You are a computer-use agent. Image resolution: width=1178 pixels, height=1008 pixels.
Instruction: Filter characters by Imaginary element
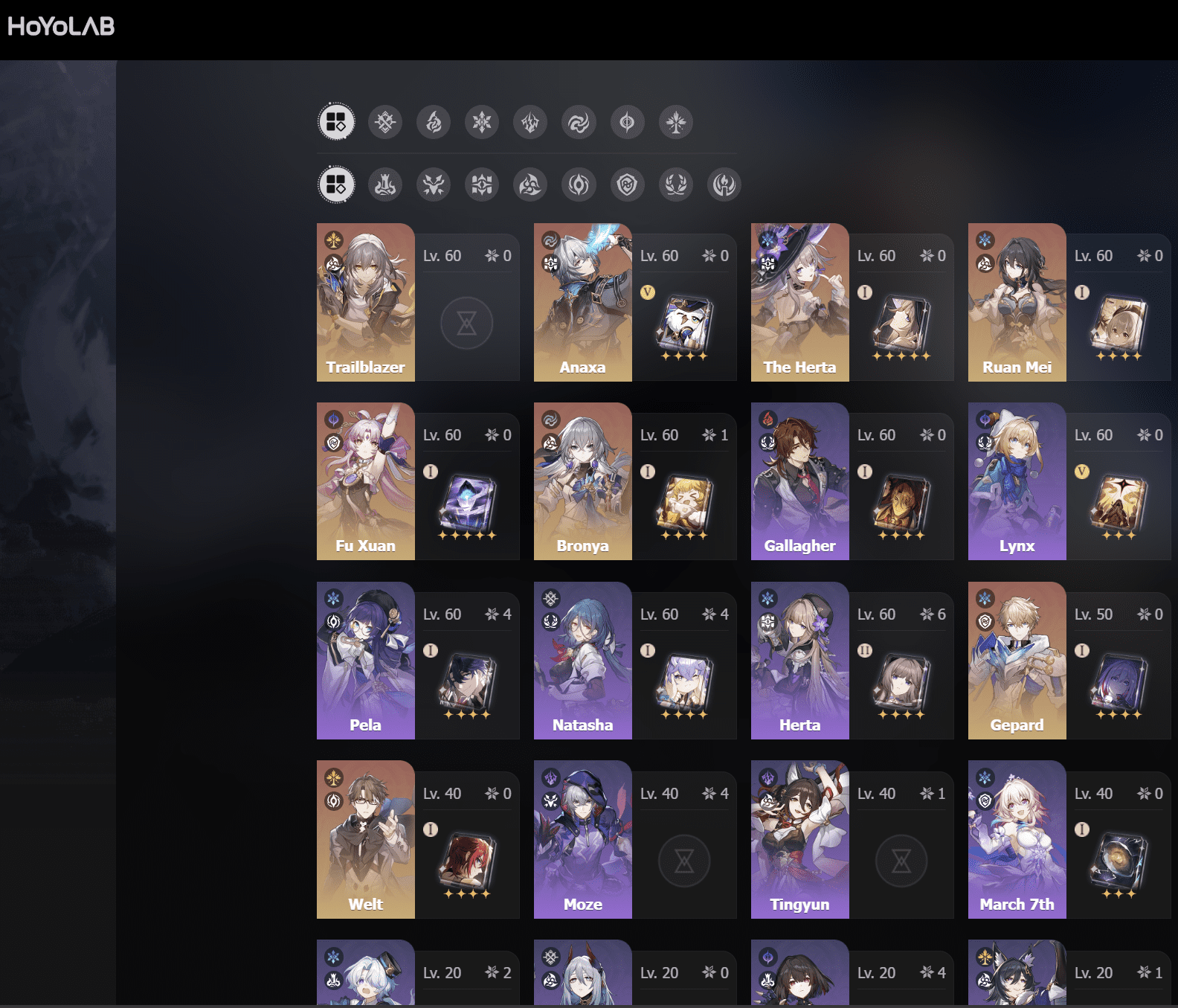pyautogui.click(x=675, y=123)
